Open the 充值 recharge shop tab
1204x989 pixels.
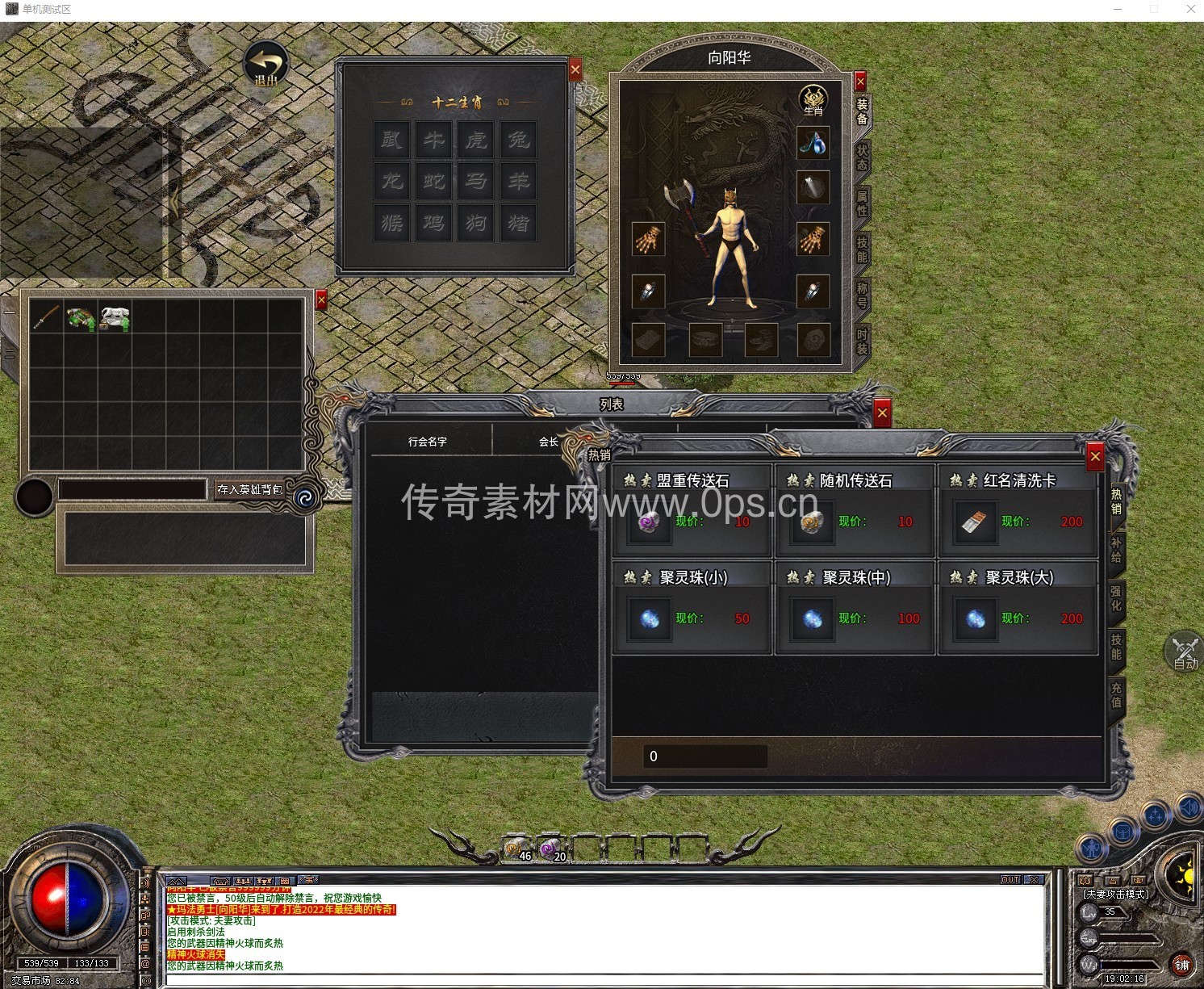(1116, 694)
